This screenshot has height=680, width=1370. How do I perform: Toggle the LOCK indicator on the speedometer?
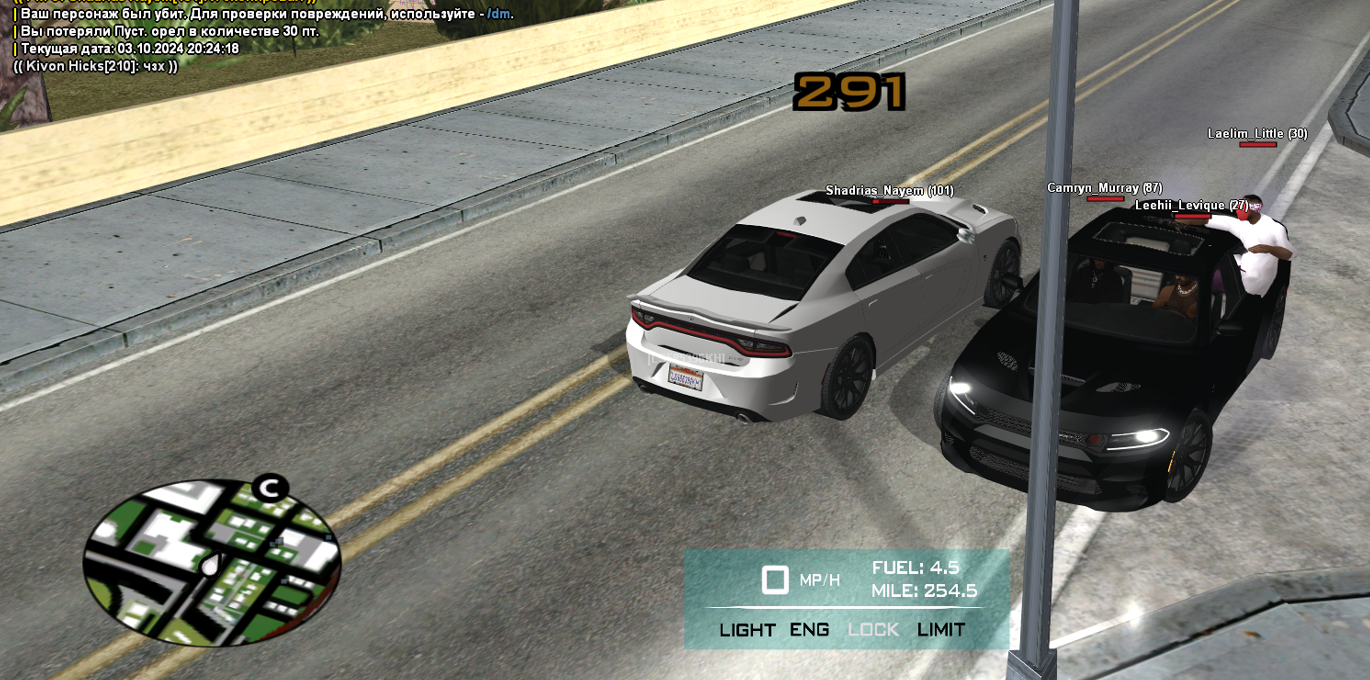click(873, 629)
